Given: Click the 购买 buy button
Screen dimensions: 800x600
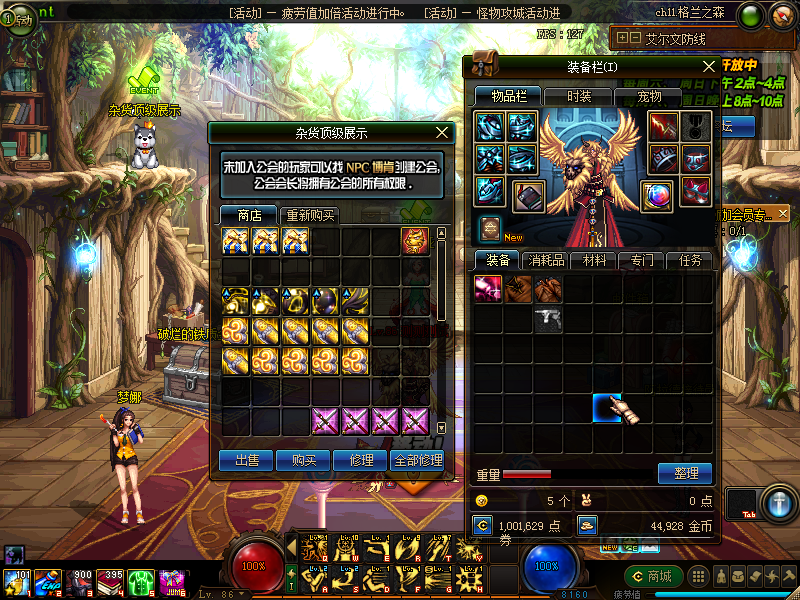Looking at the screenshot, I should [304, 460].
